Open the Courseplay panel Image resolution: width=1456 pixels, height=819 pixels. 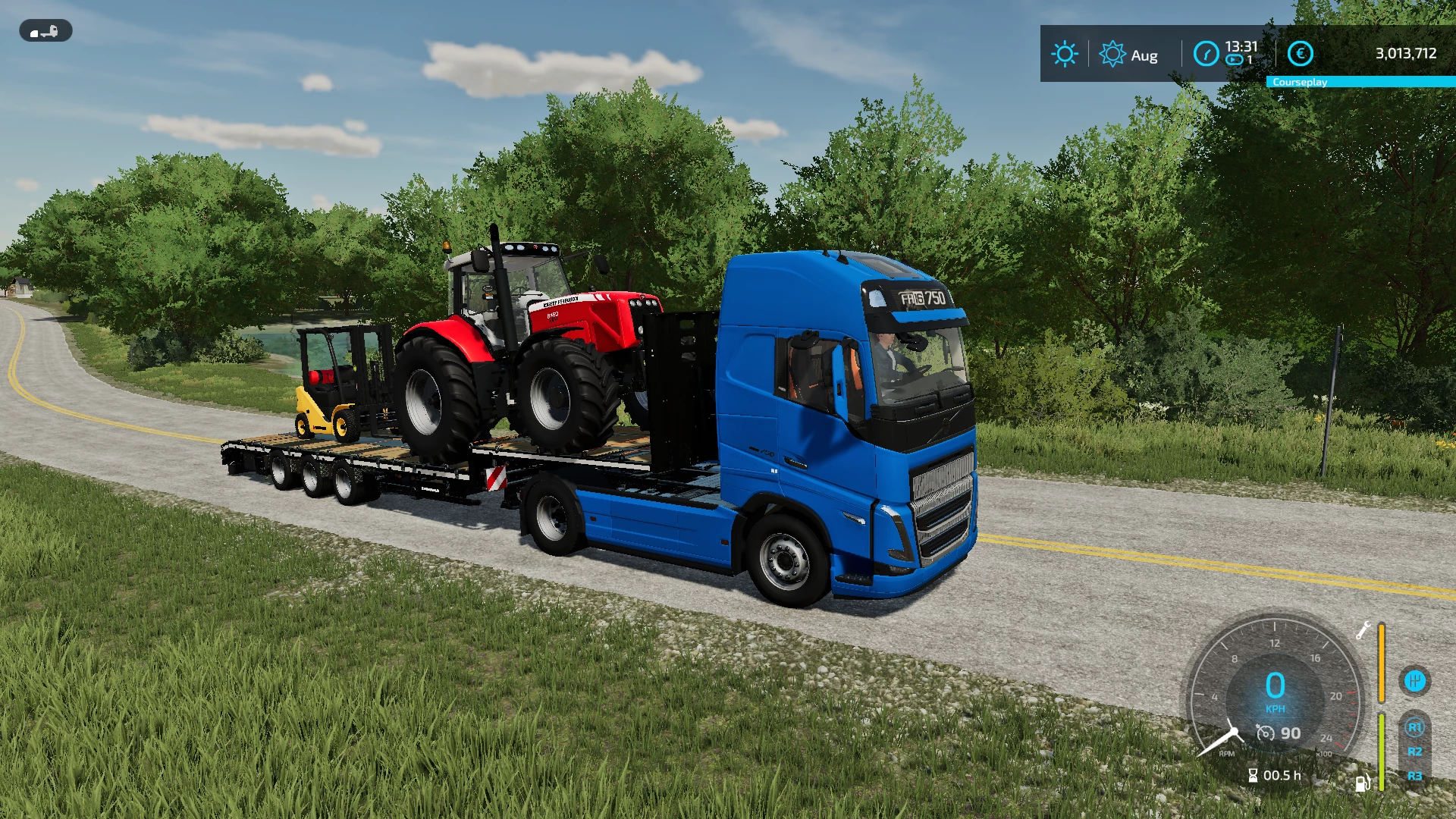click(x=1300, y=82)
